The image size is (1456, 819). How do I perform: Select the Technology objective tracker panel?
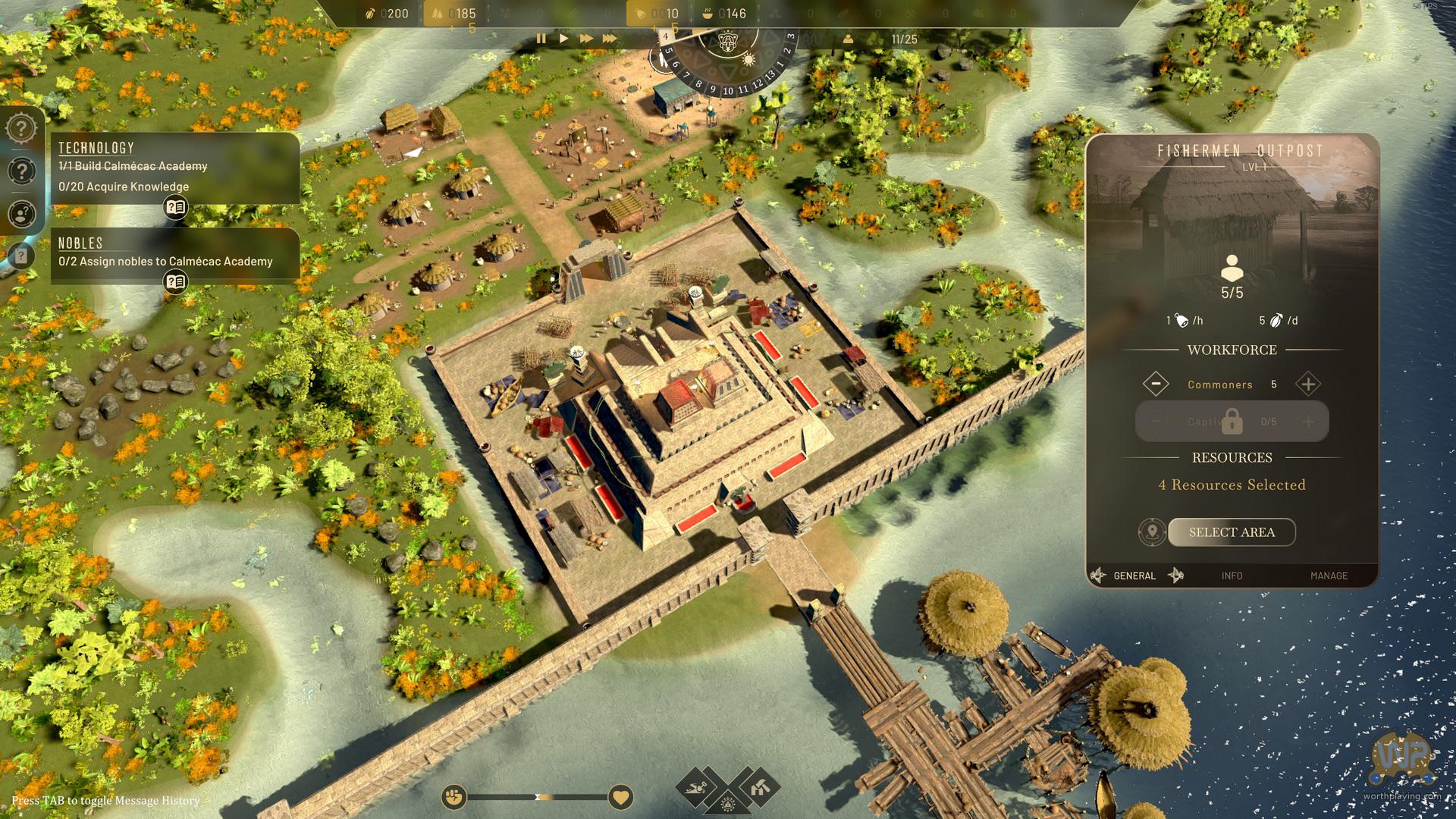click(175, 168)
